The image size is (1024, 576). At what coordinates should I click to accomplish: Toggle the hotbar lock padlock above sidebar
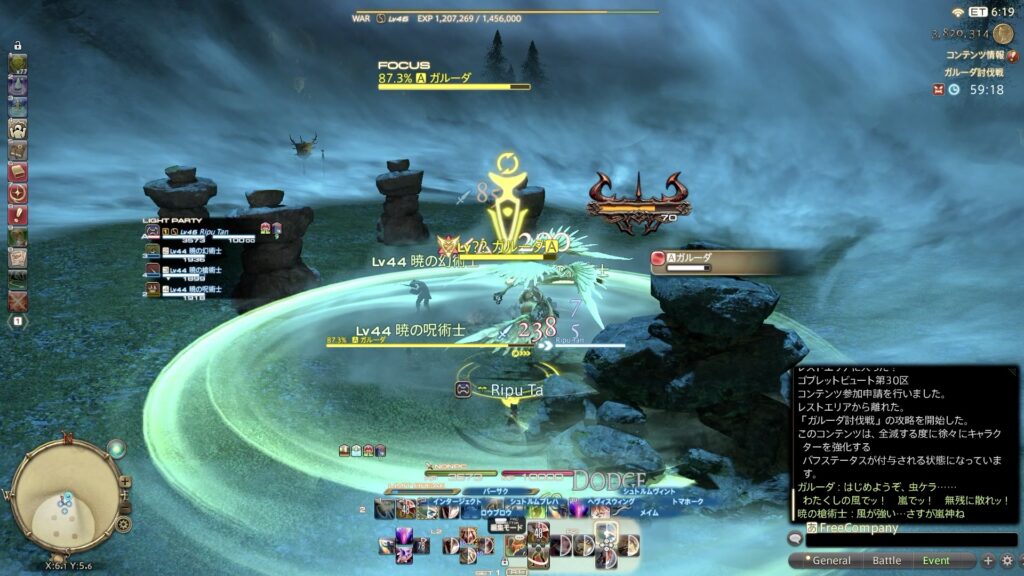pos(17,46)
